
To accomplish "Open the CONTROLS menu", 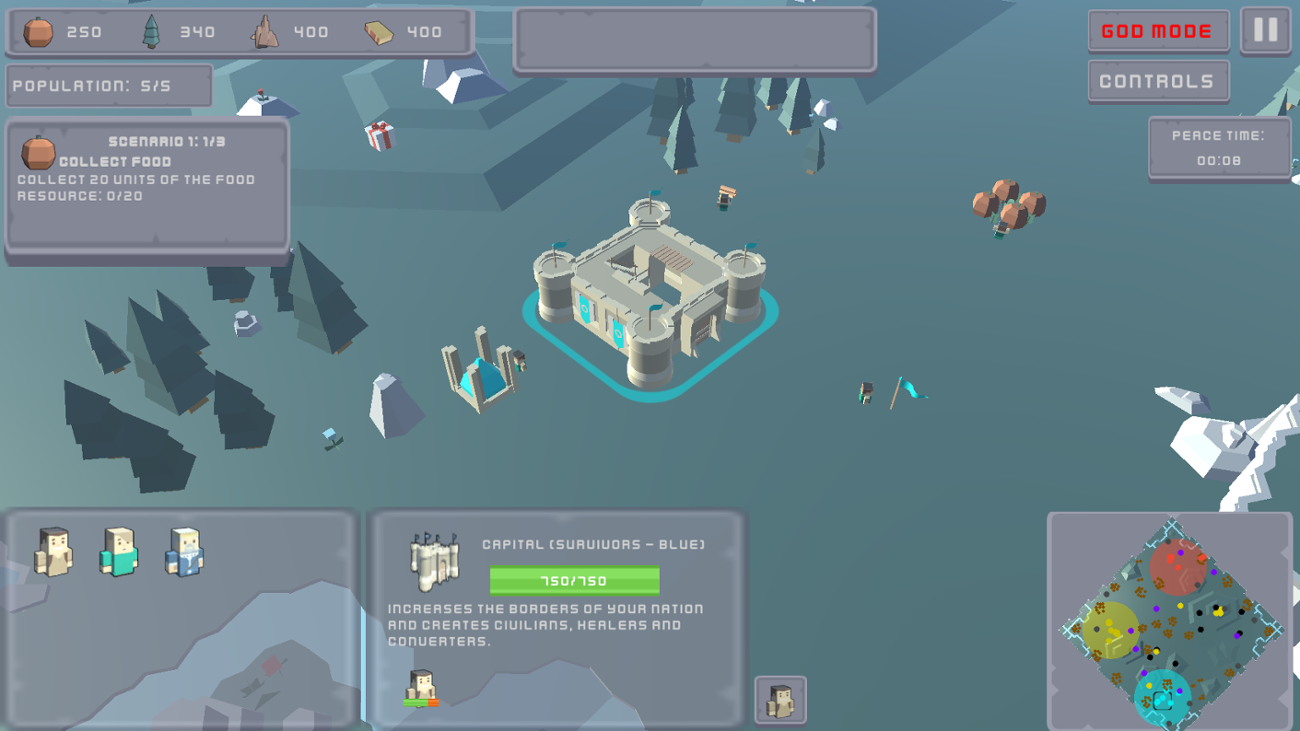I will tap(1158, 81).
